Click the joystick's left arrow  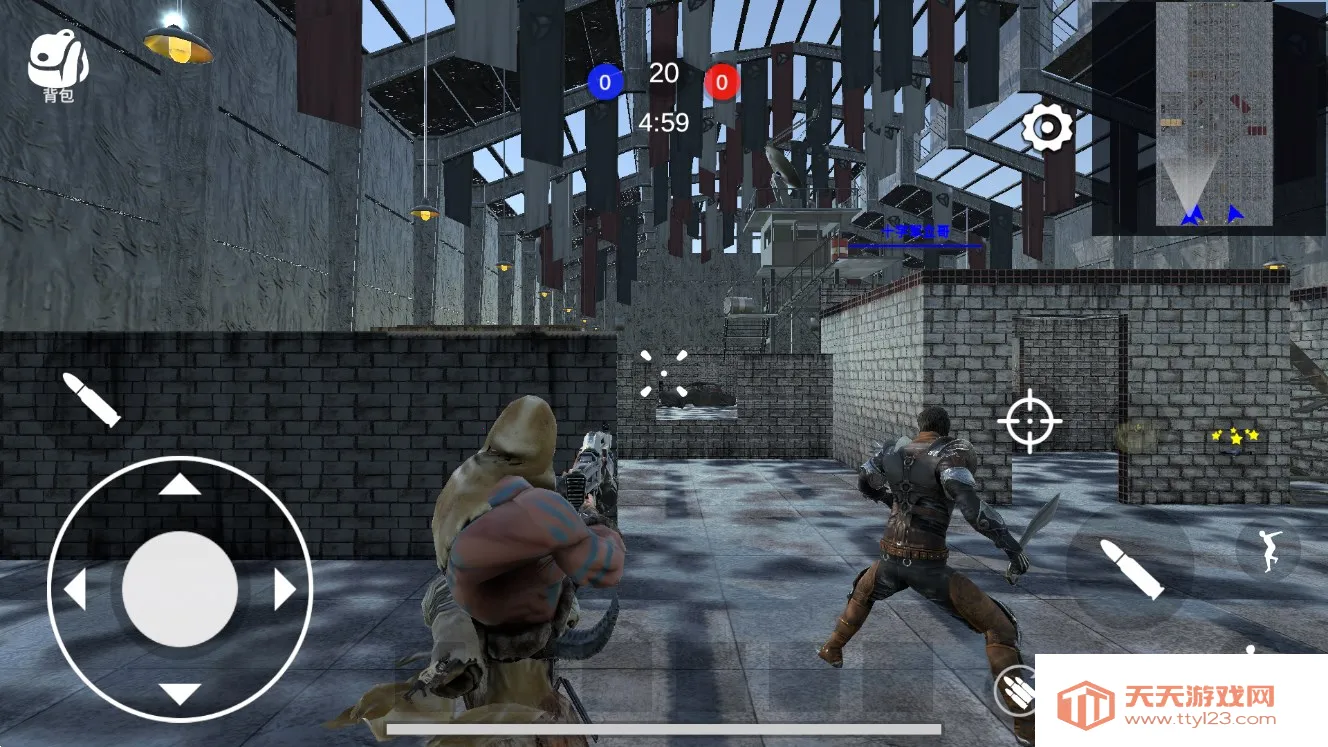(76, 590)
